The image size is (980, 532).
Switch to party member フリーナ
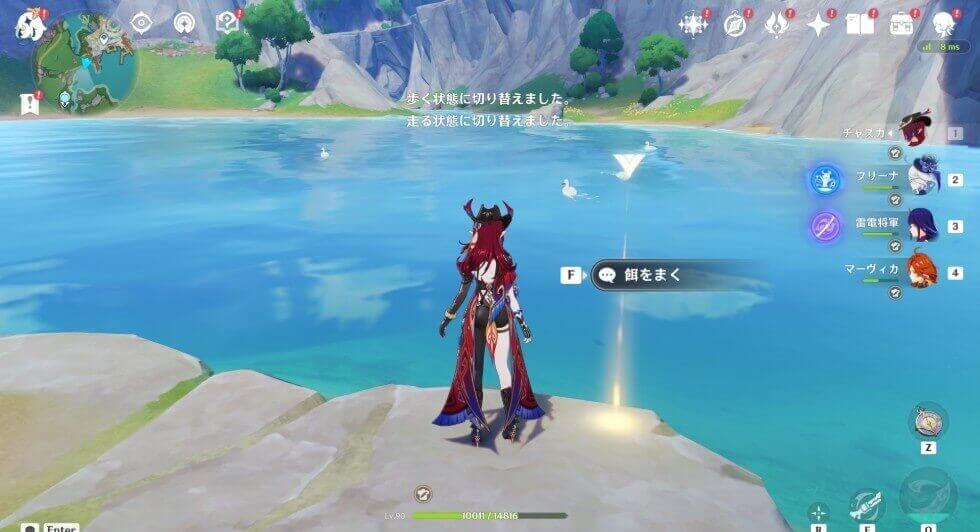922,178
